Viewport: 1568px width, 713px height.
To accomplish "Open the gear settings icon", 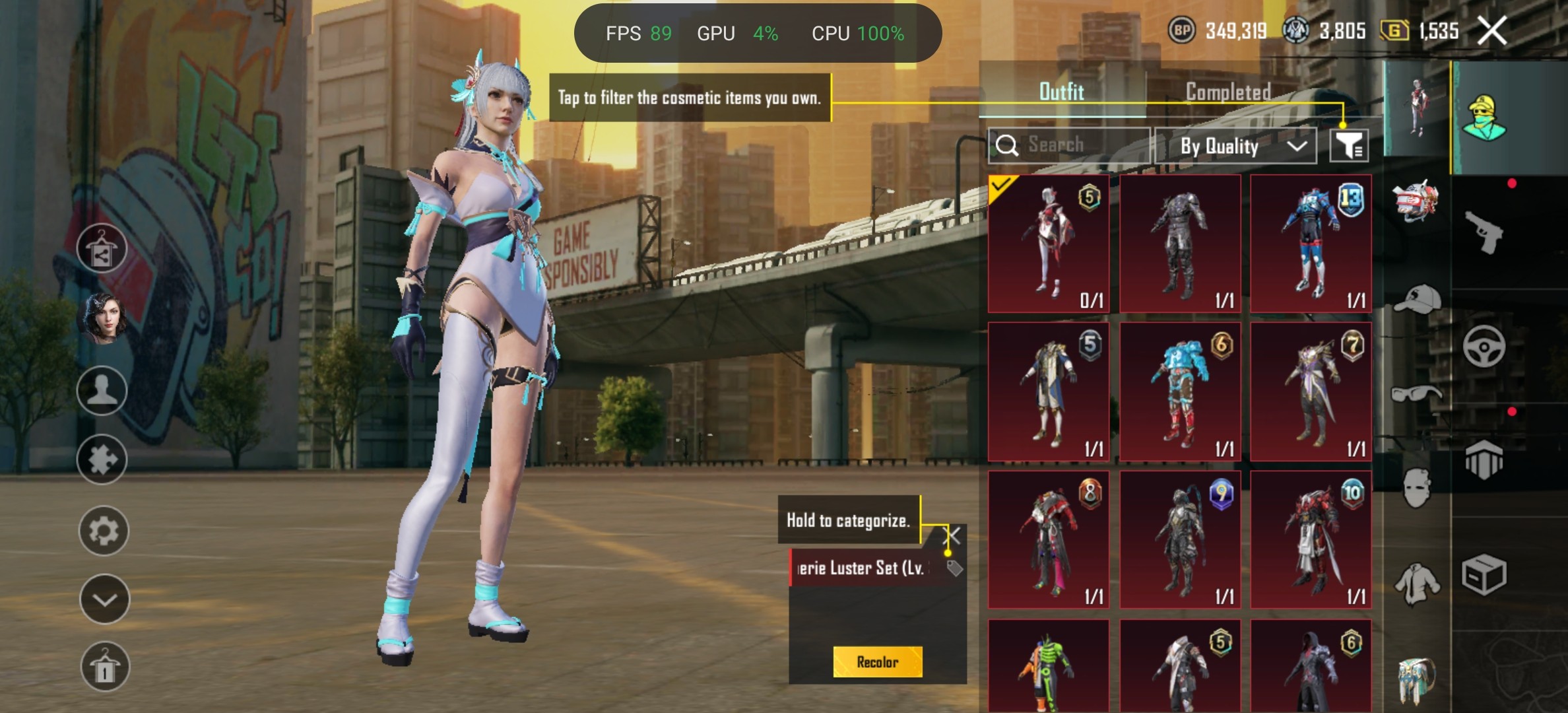I will click(104, 531).
